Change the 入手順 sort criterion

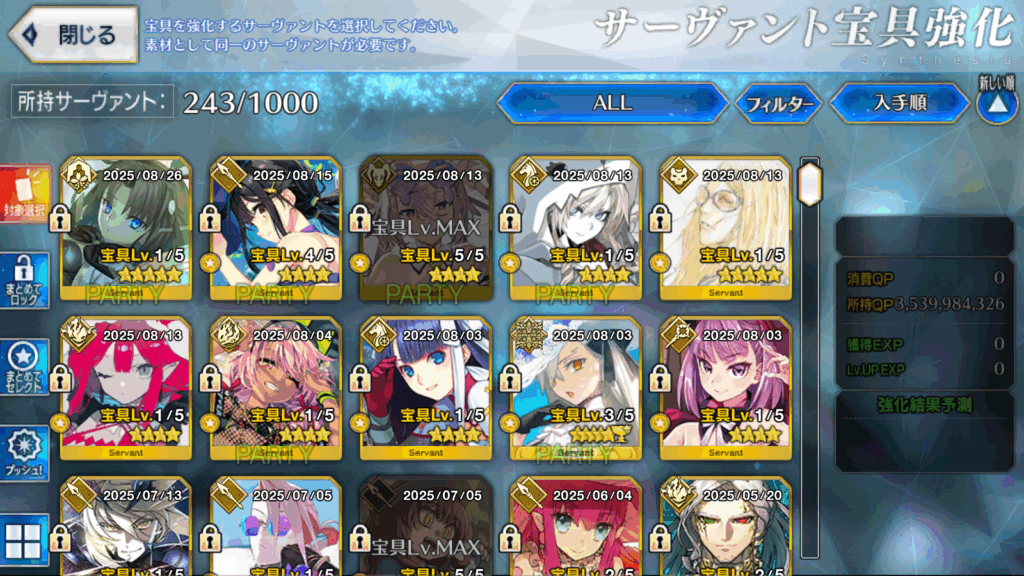coord(899,103)
